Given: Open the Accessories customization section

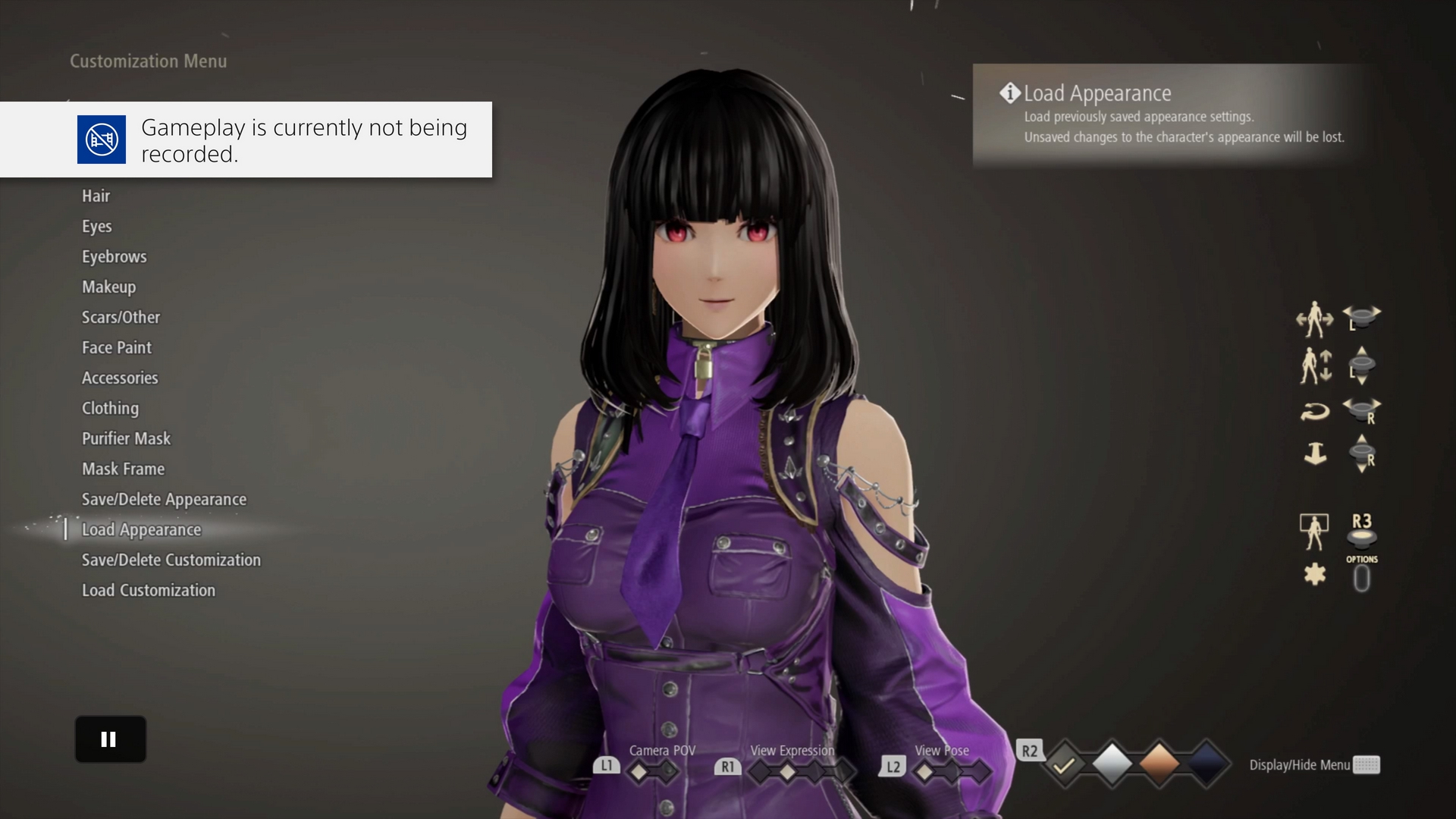Looking at the screenshot, I should coord(120,378).
